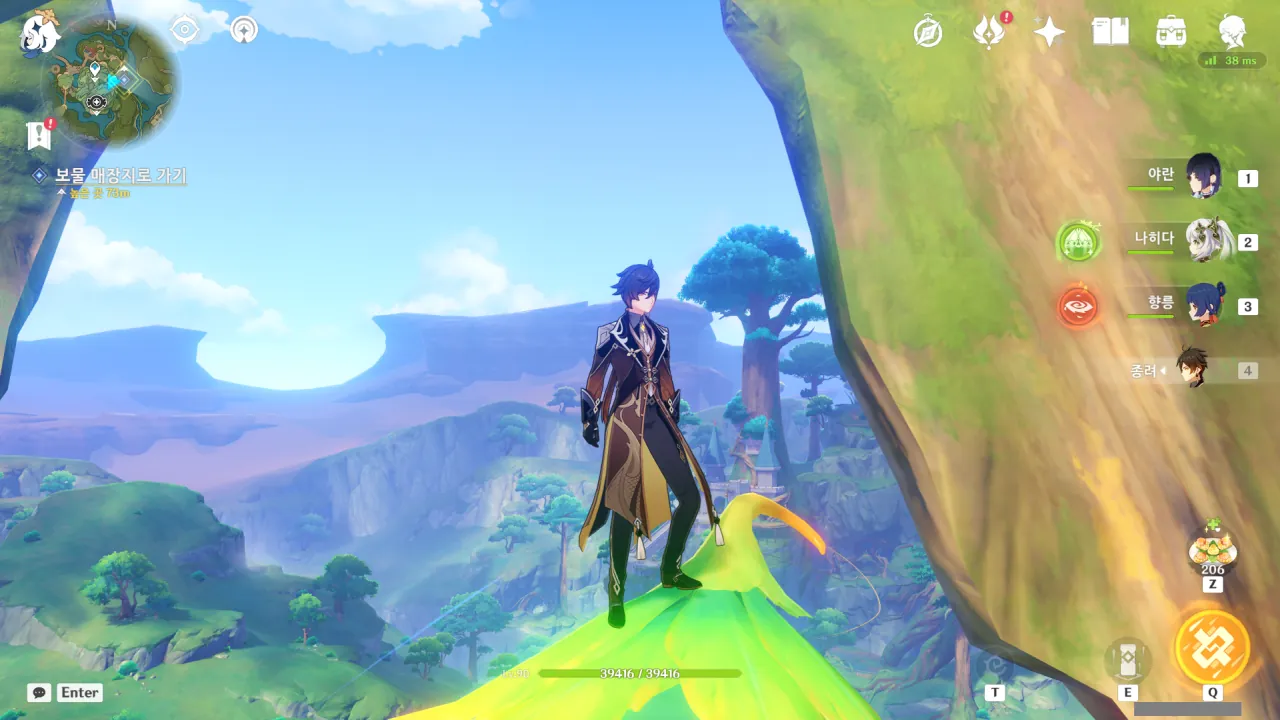
Task: Switch to party member 나히다
Action: point(1203,241)
